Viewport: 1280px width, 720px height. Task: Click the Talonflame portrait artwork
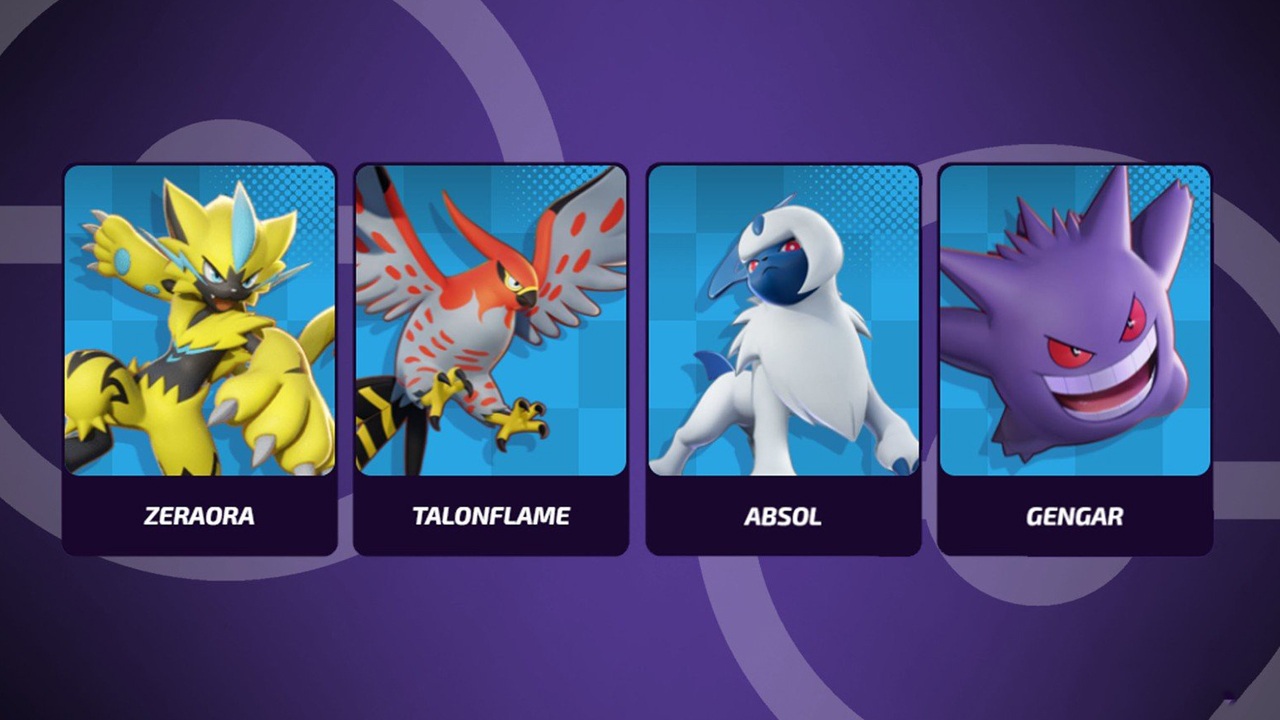(491, 320)
